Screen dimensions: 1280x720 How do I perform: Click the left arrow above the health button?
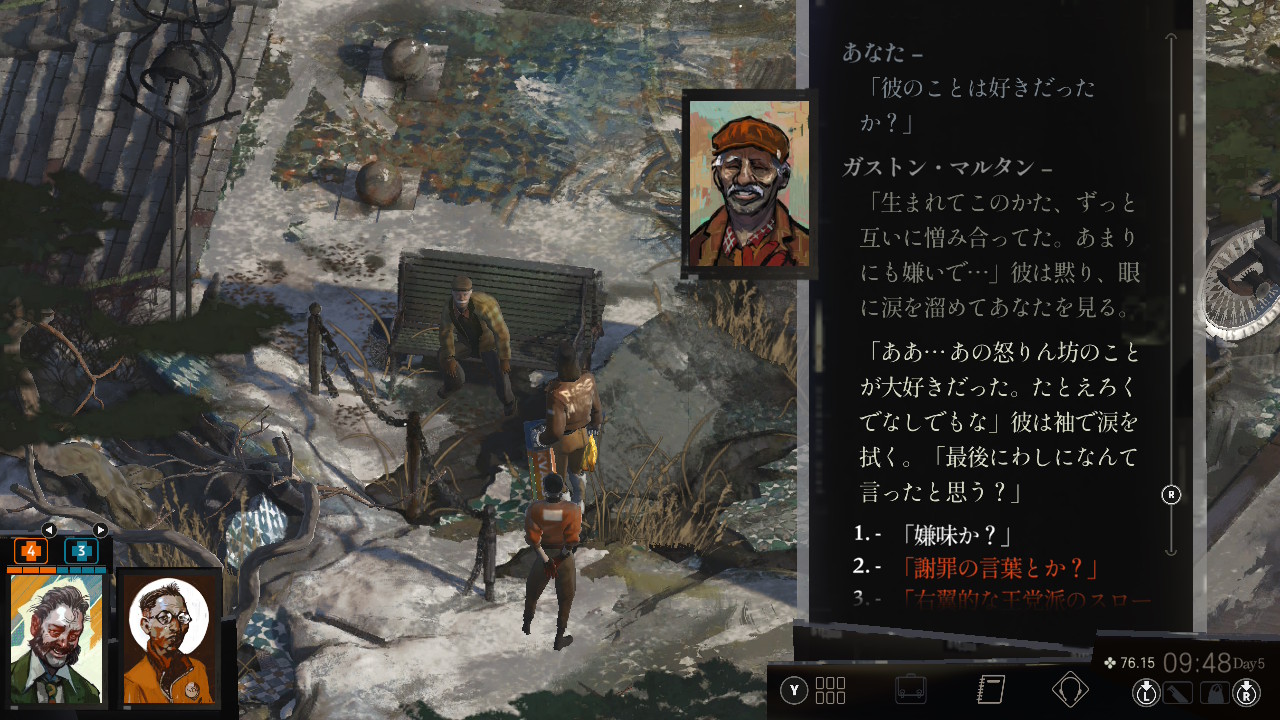48,530
